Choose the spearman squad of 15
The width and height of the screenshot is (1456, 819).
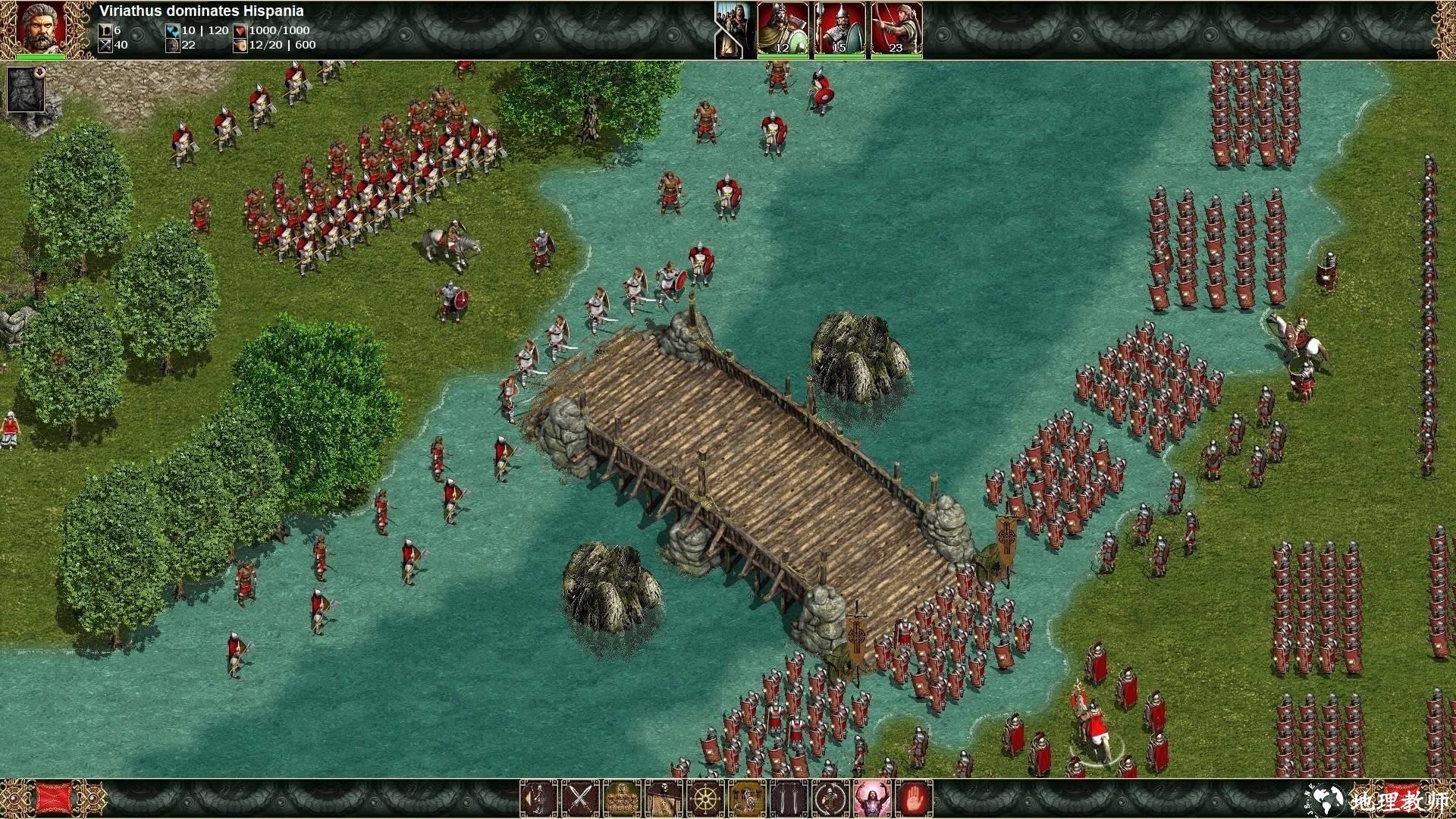point(839,30)
